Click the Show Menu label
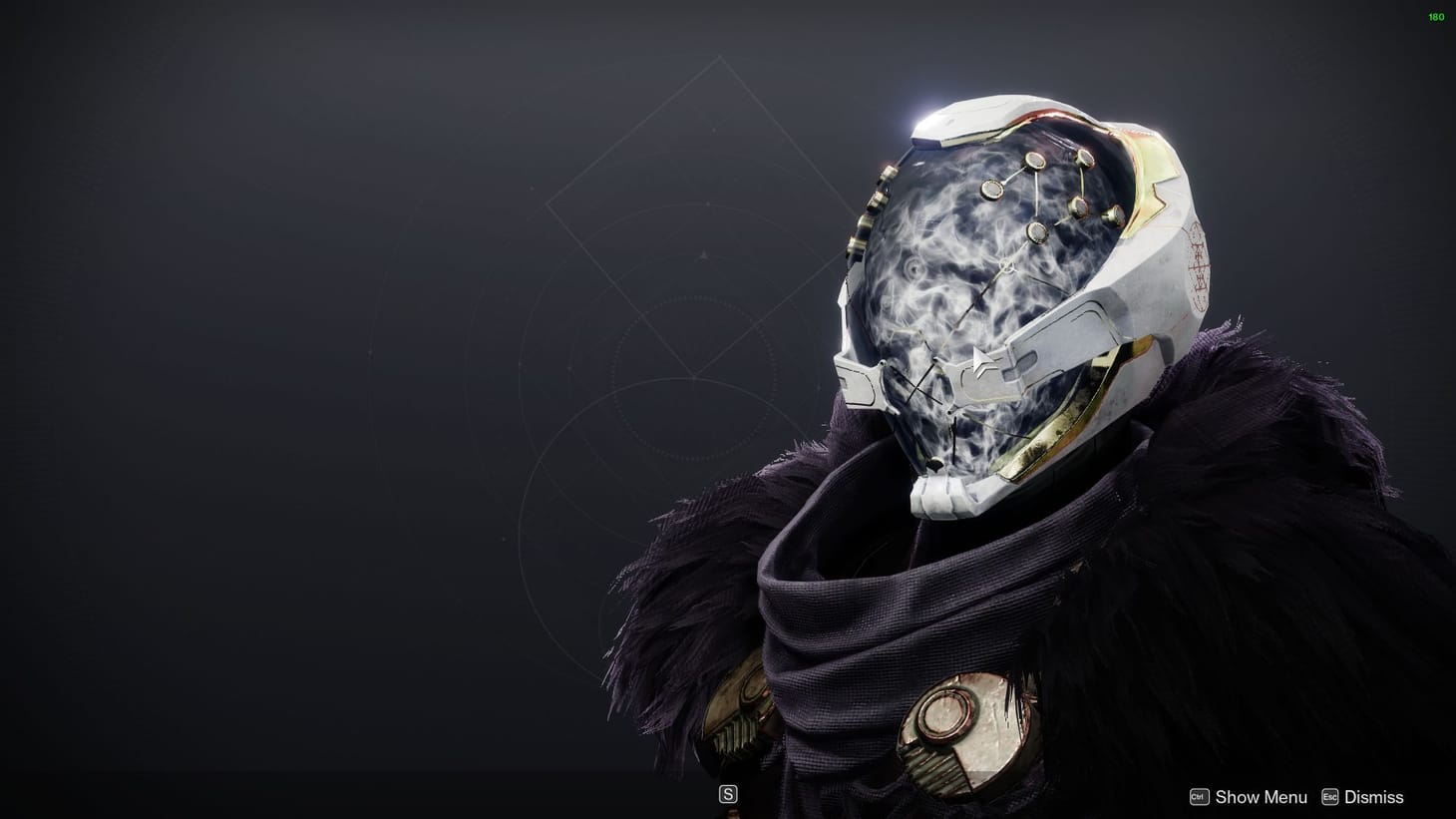The width and height of the screenshot is (1456, 819). [1260, 796]
